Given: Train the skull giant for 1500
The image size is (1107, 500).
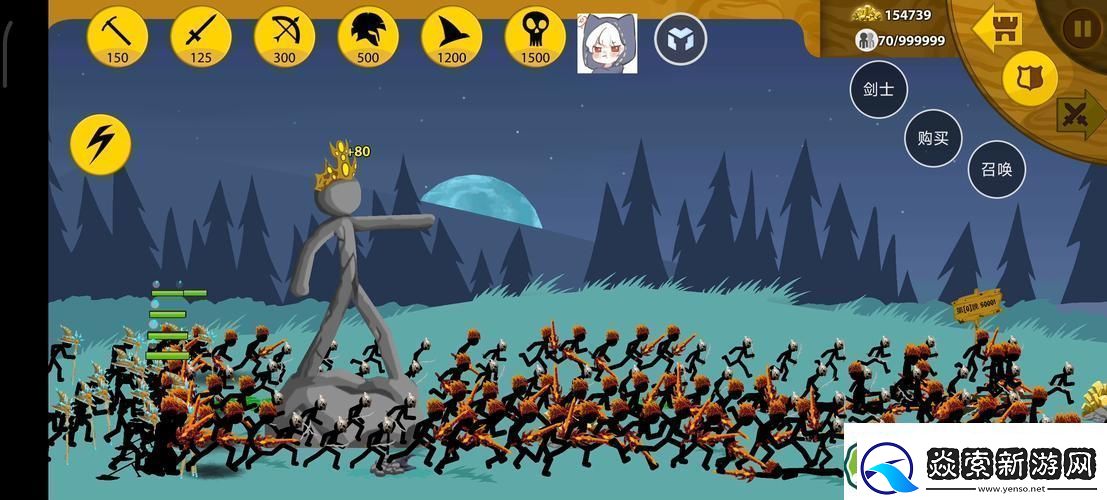Looking at the screenshot, I should click(535, 36).
